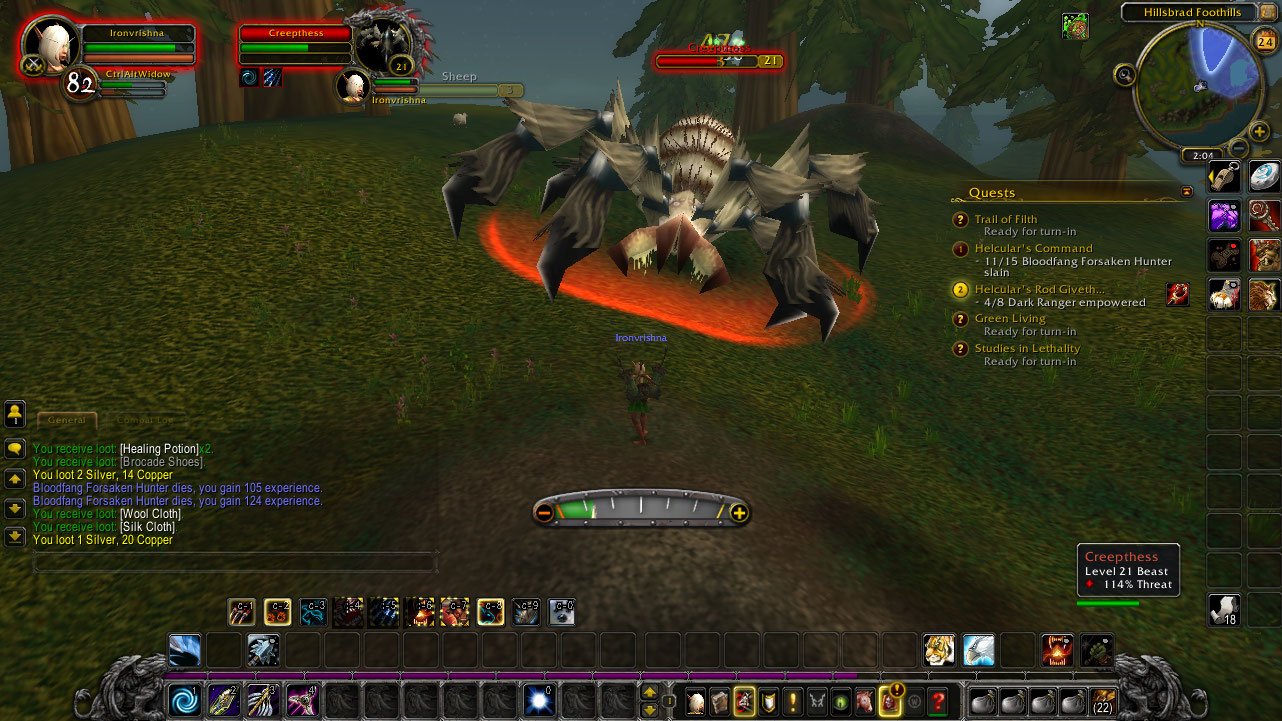Open the Trail of Filth quest entry
The image size is (1282, 721).
tap(1005, 219)
